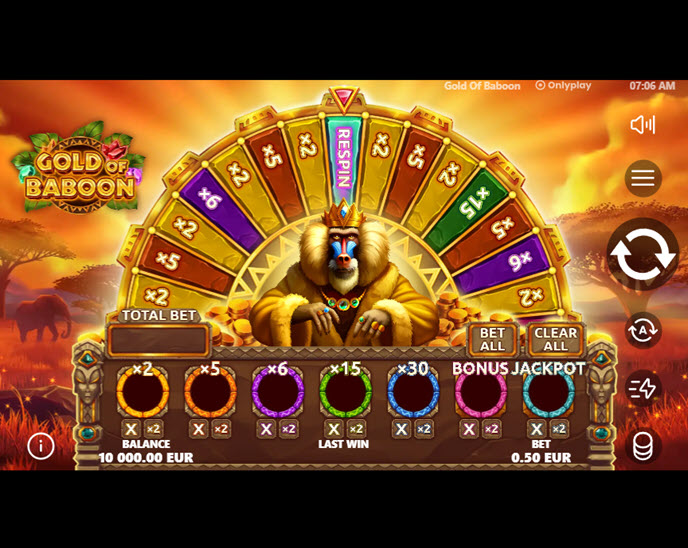Double the JACKPOT ring bet
Viewport: 688px width, 548px height.
pyautogui.click(x=560, y=429)
